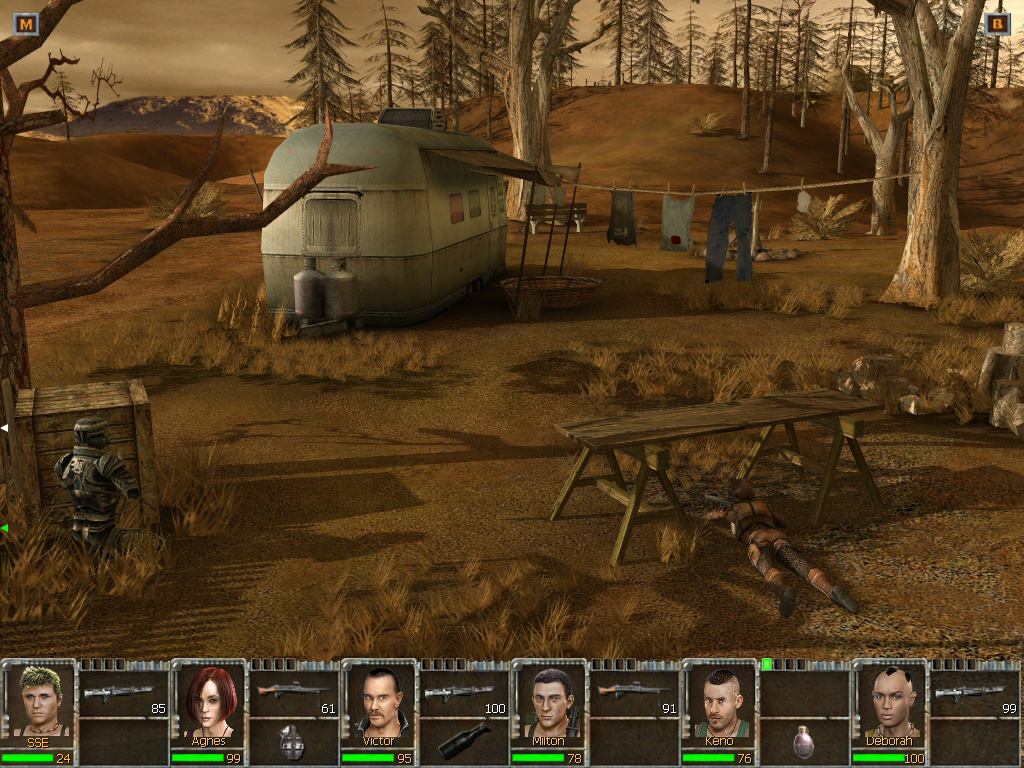1024x768 pixels.
Task: Select Victor's portrait
Action: (x=380, y=700)
